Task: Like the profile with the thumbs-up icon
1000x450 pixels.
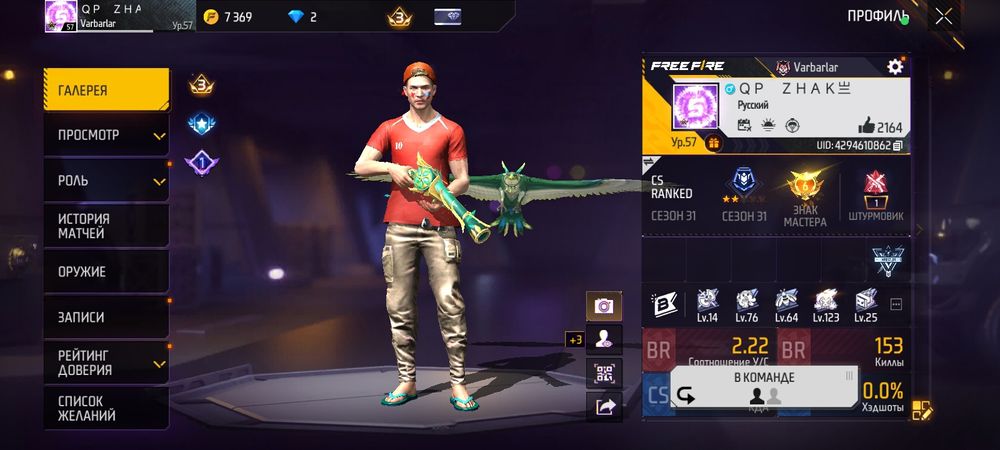Action: click(866, 126)
